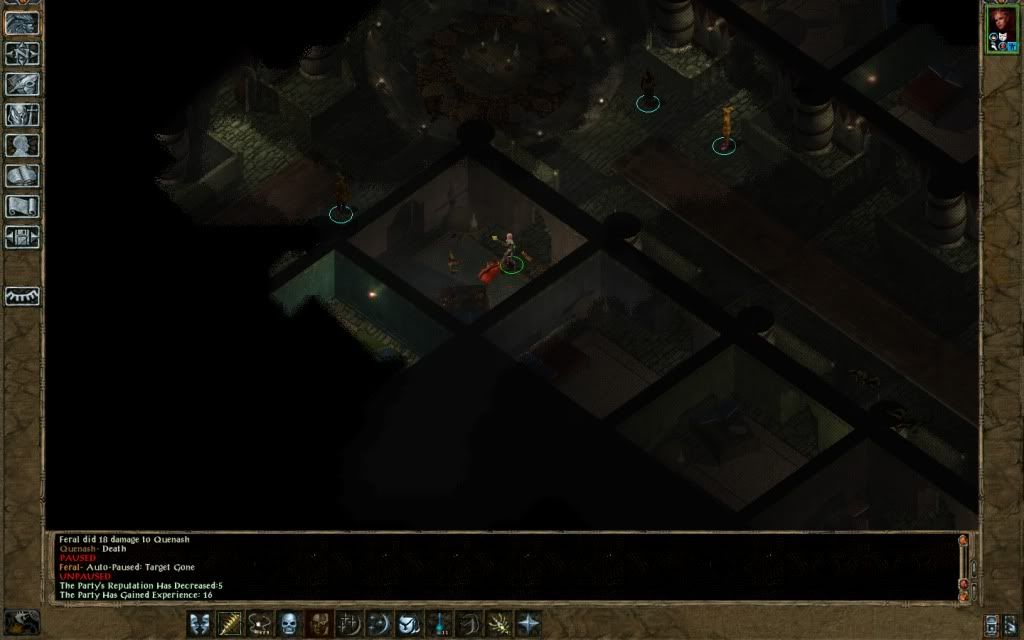Click the golden claw icon in the action bar
The height and width of the screenshot is (640, 1024).
(x=498, y=624)
